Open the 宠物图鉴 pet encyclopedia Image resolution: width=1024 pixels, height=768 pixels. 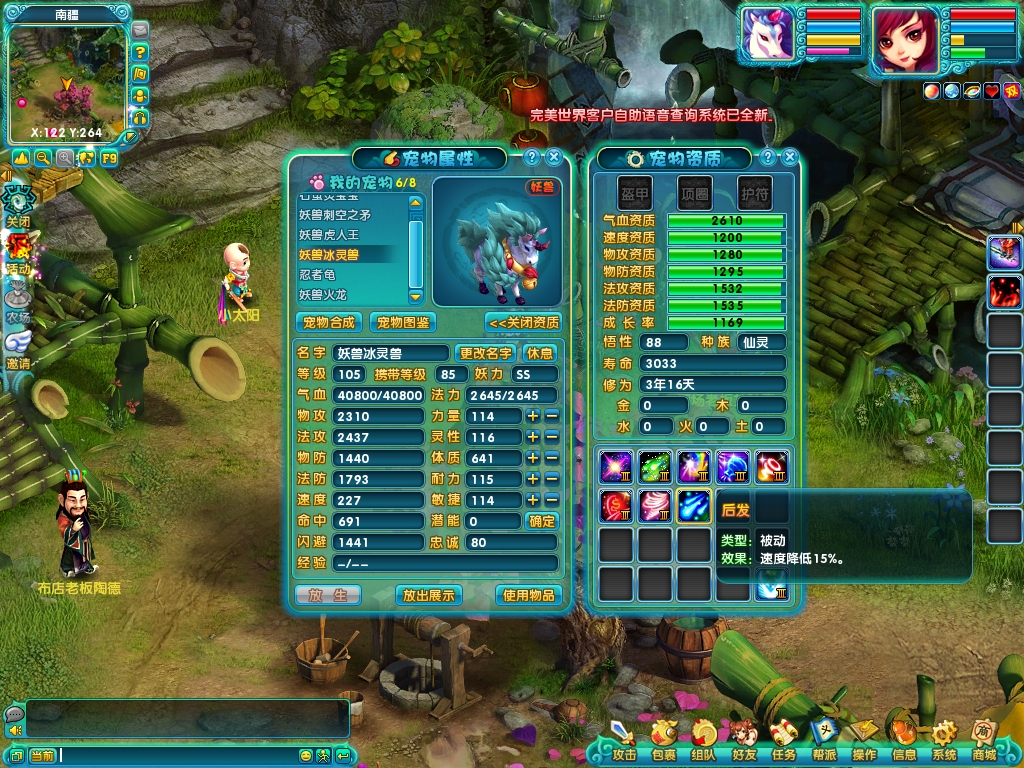pyautogui.click(x=401, y=322)
